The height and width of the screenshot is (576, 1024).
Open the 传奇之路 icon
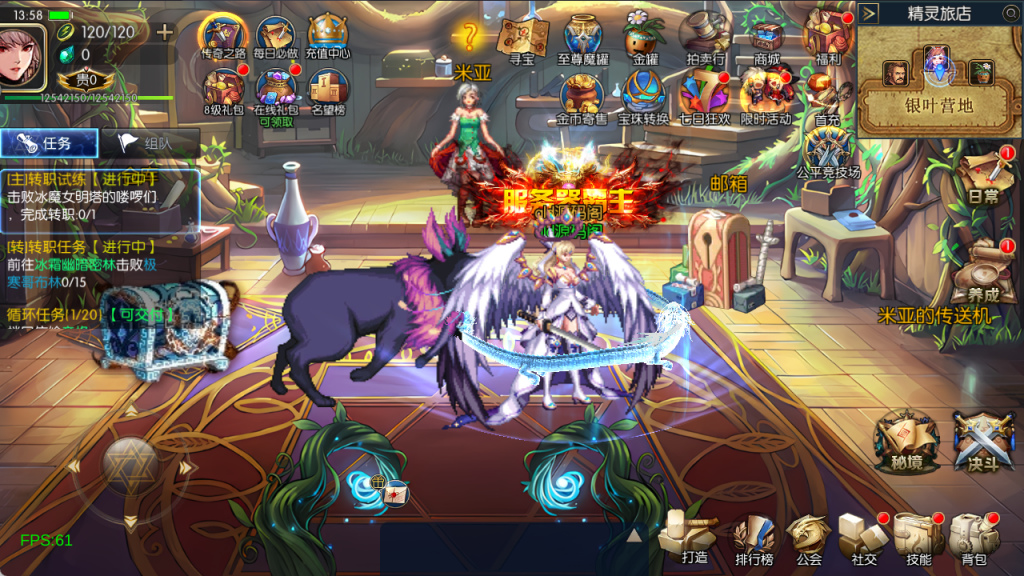tap(224, 35)
